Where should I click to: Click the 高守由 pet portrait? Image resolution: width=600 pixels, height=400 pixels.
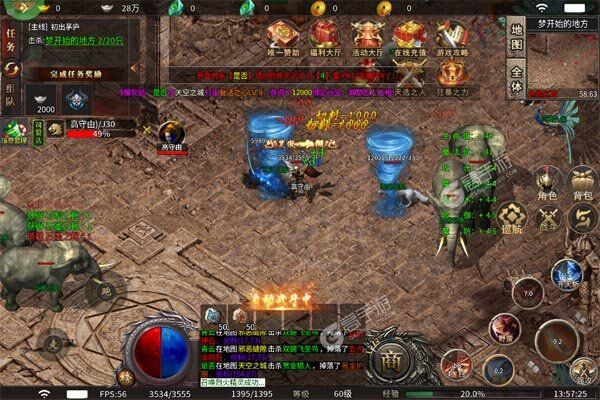tap(171, 132)
